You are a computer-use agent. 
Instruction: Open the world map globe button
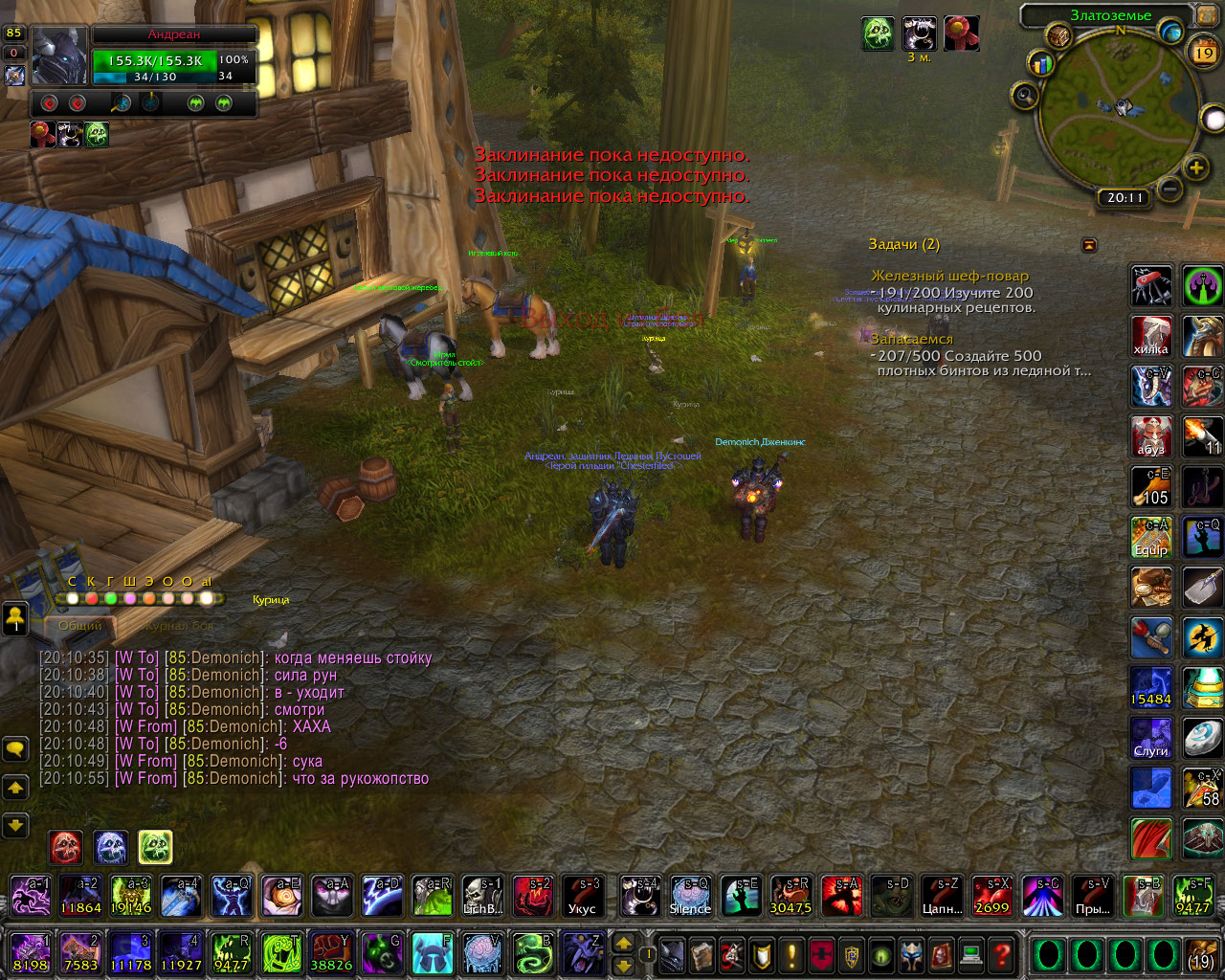coord(1170,33)
